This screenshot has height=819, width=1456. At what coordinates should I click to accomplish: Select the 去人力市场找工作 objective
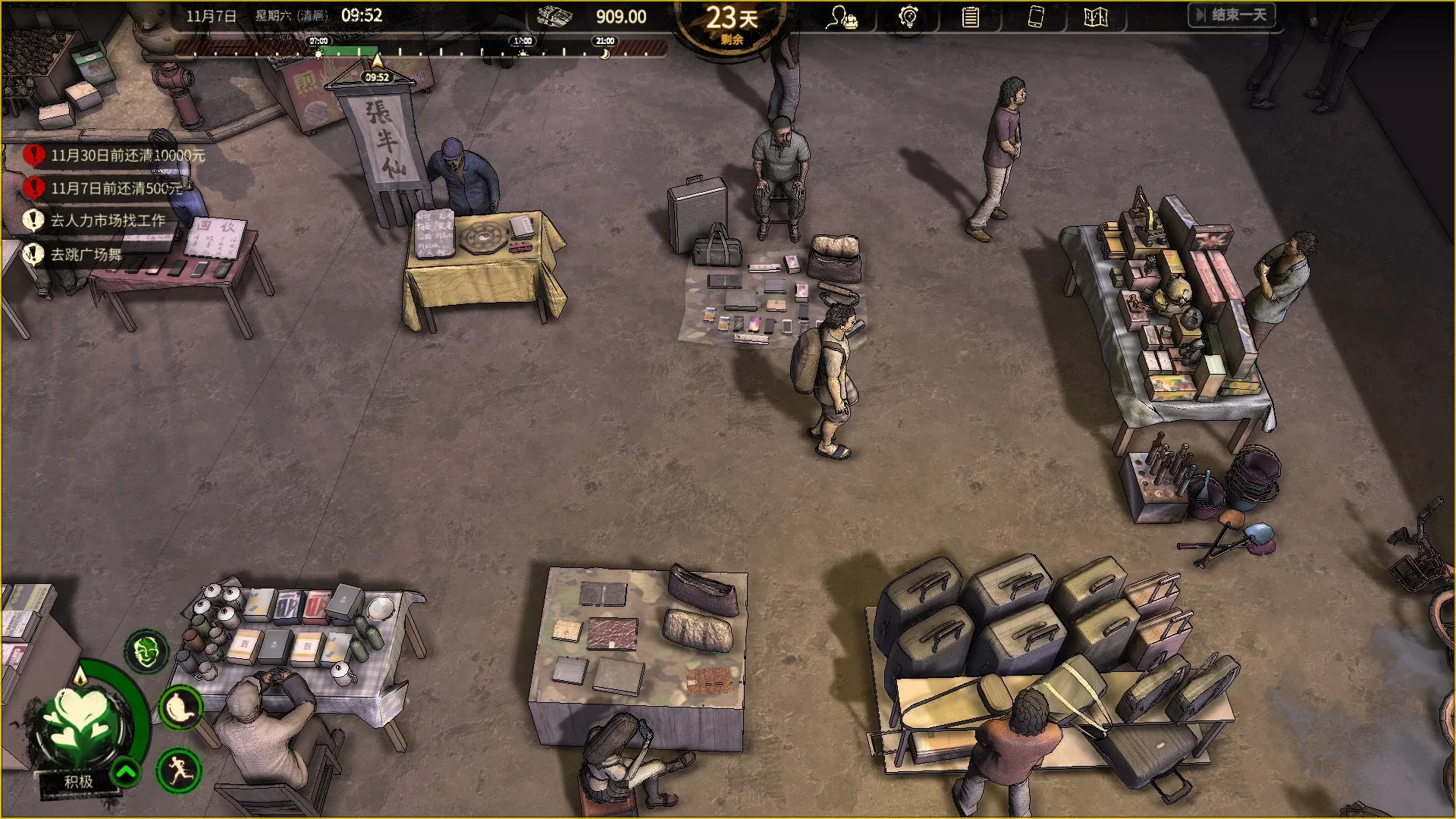(x=107, y=221)
